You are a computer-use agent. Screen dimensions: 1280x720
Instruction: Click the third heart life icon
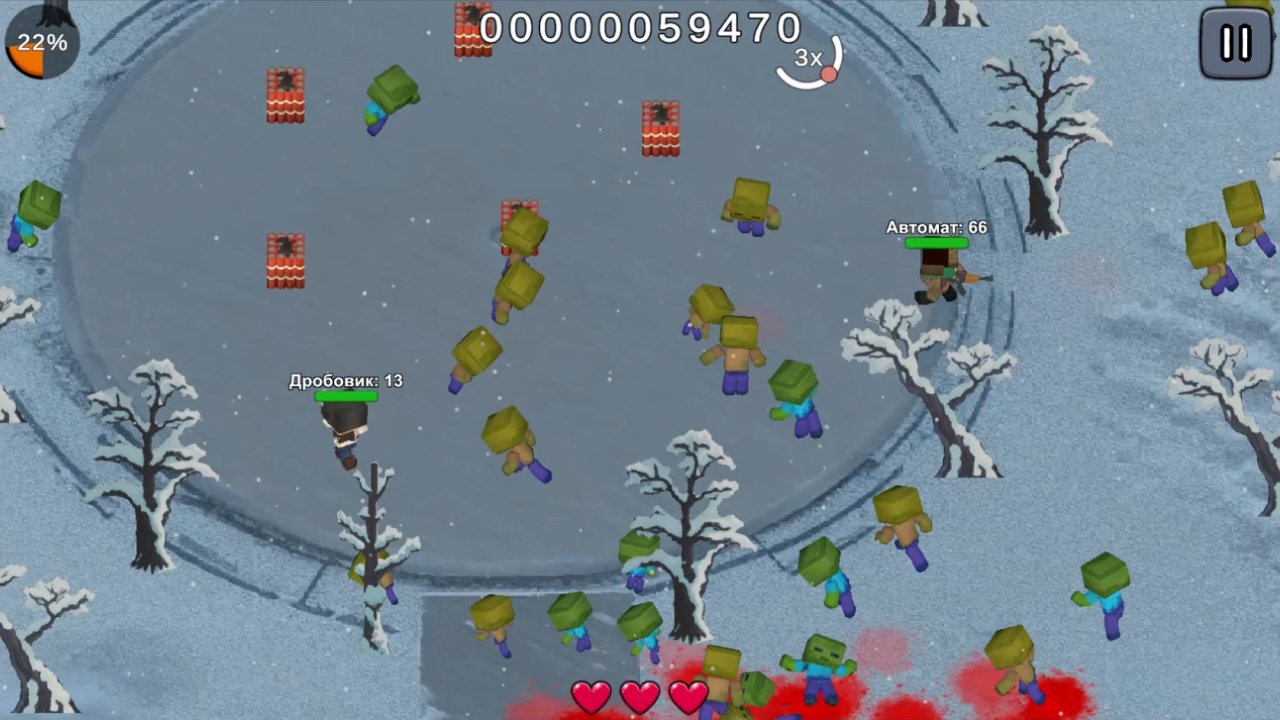688,696
